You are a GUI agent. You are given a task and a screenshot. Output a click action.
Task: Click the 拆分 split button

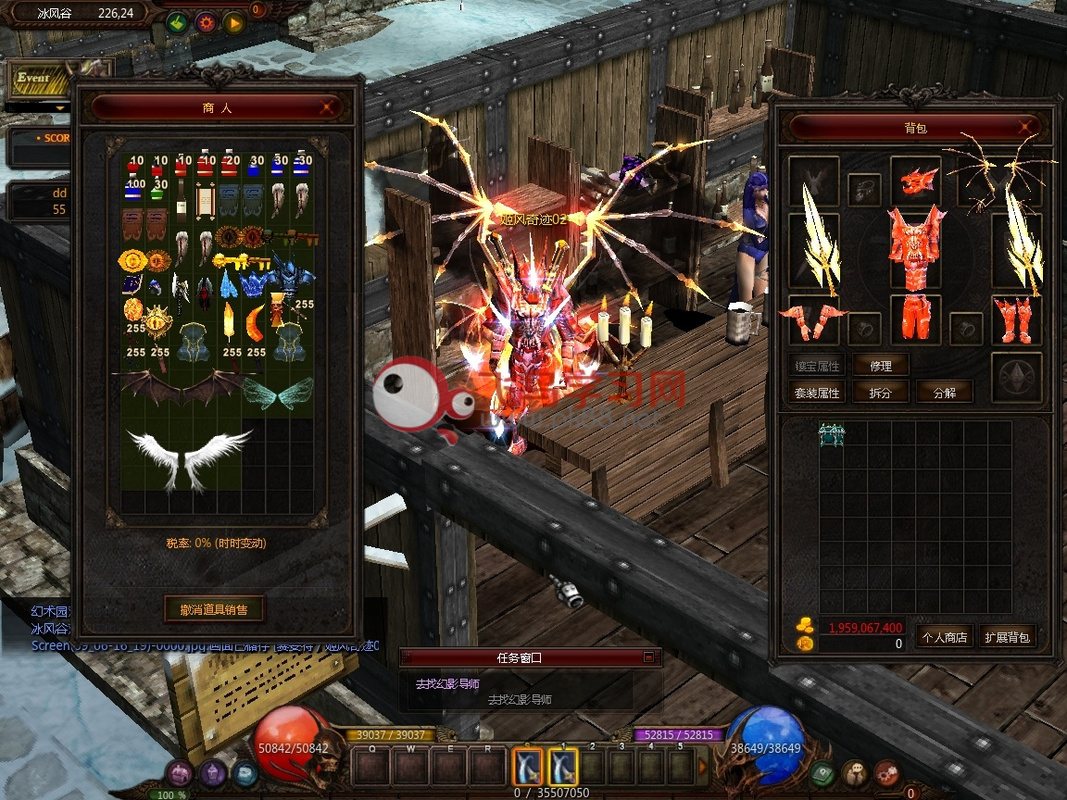click(880, 392)
